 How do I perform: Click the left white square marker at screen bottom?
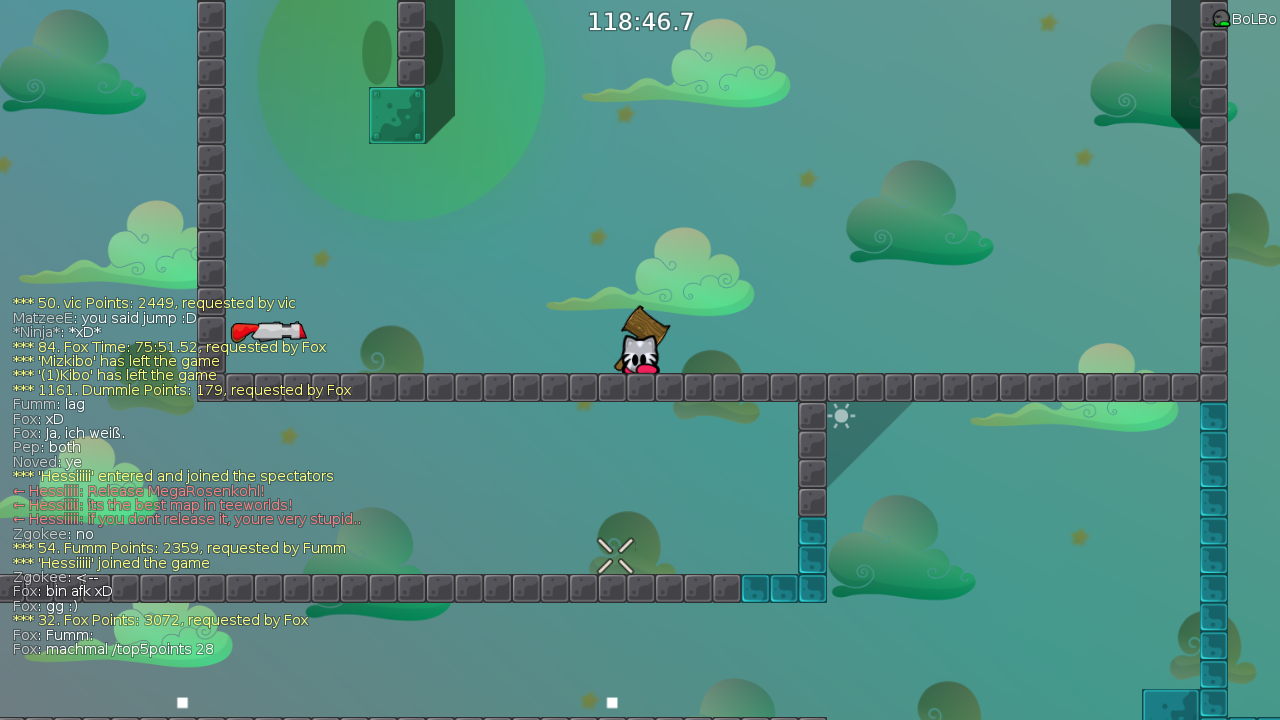pyautogui.click(x=182, y=702)
